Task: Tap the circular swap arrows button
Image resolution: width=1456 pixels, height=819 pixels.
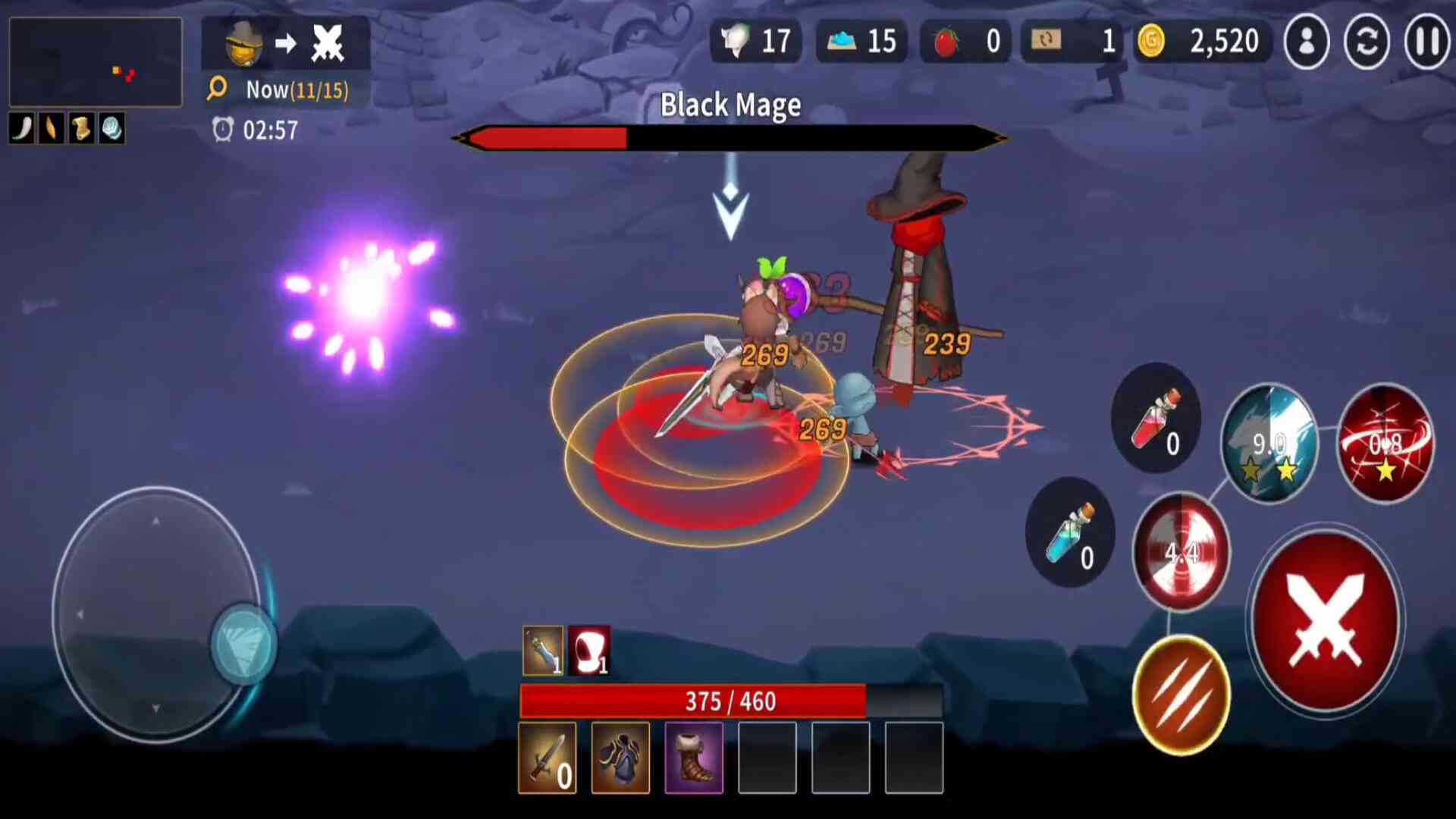Action: 1367,42
